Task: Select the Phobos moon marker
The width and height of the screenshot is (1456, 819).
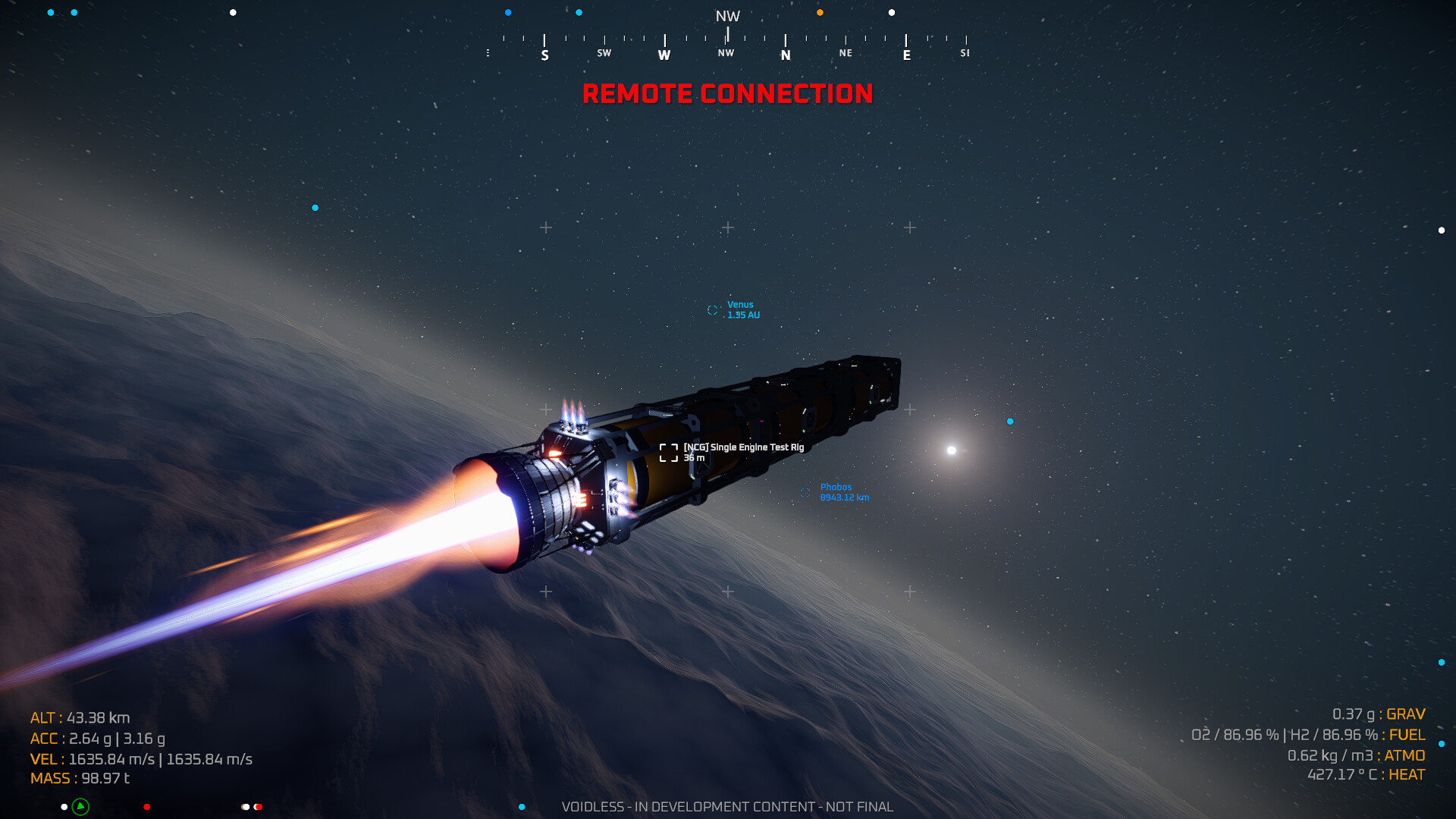Action: (805, 493)
